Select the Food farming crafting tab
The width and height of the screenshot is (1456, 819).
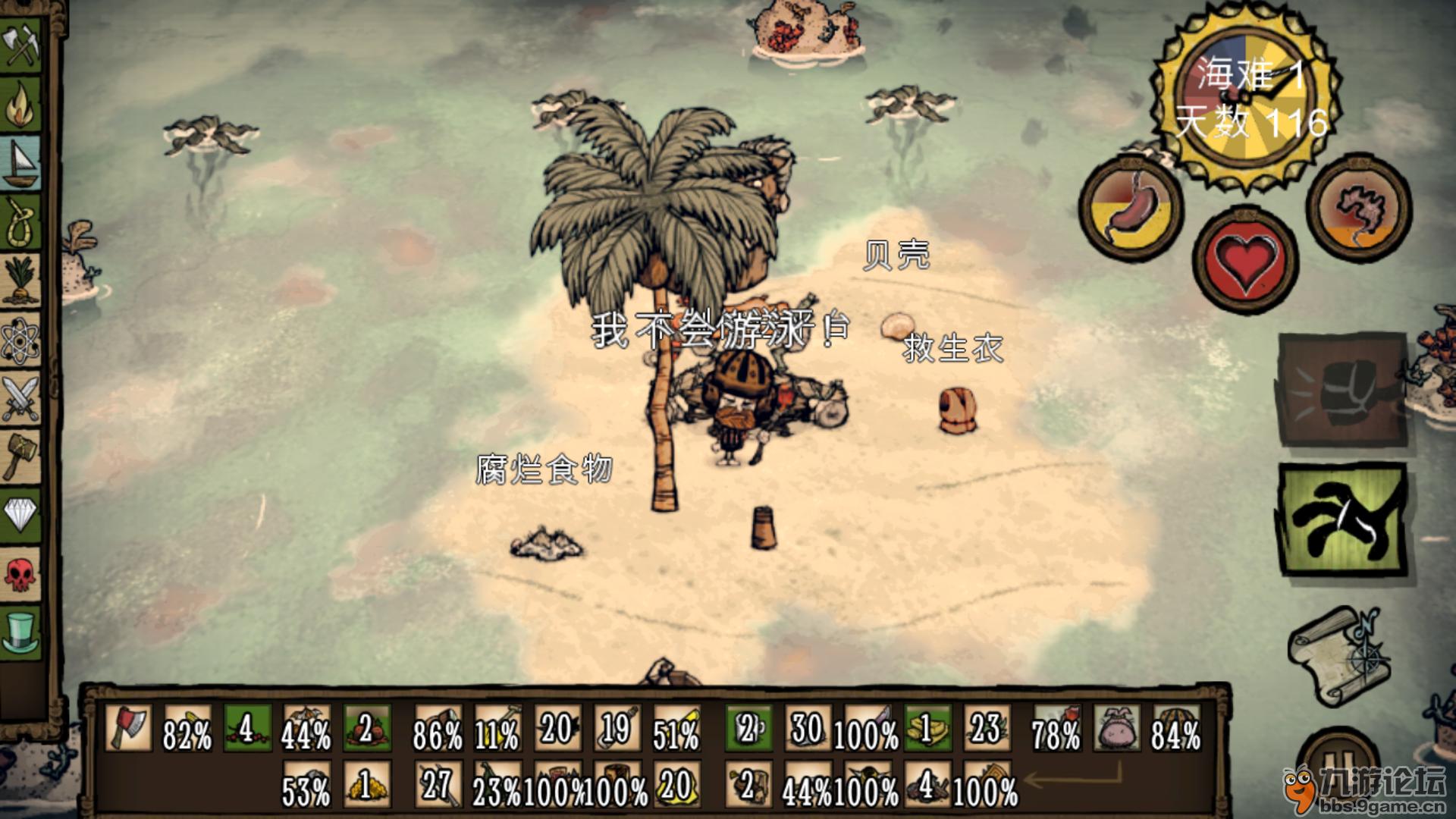(x=21, y=281)
